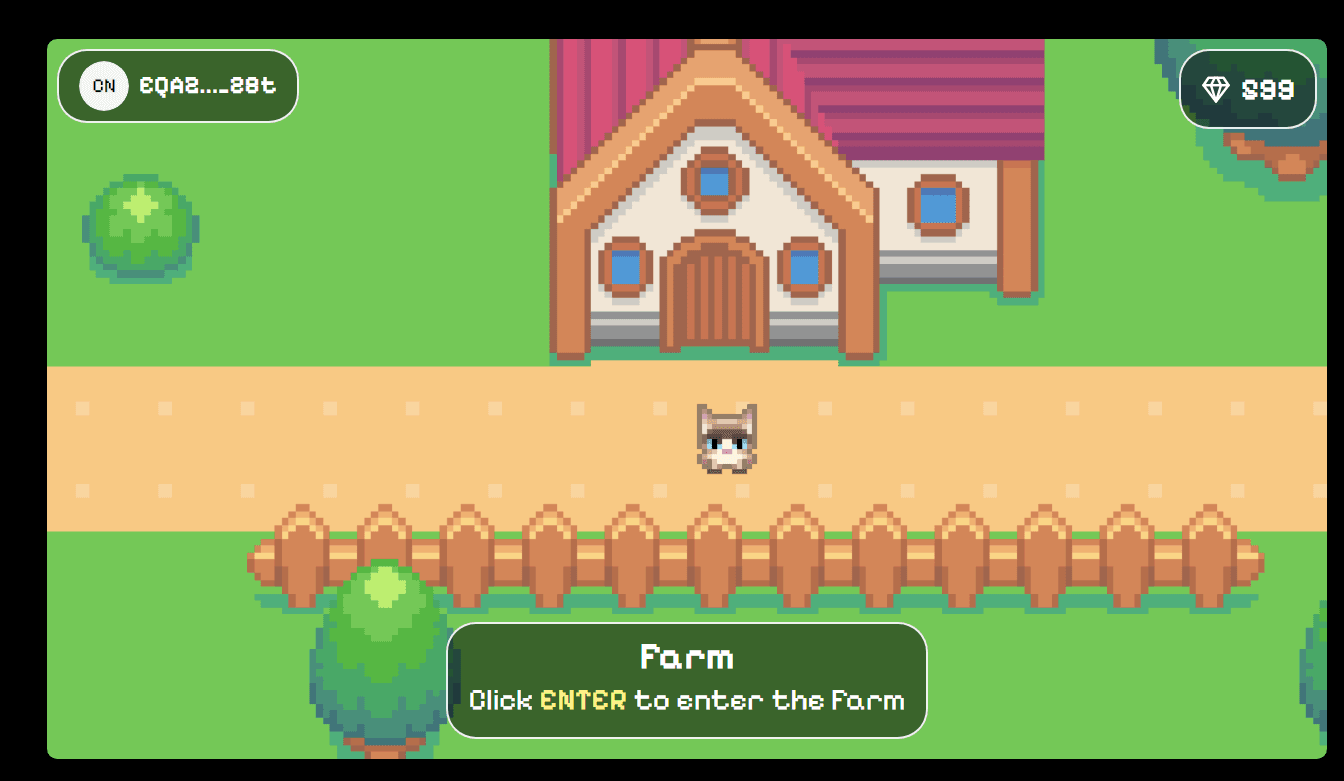Click the Farm dialog banner

coord(688,680)
